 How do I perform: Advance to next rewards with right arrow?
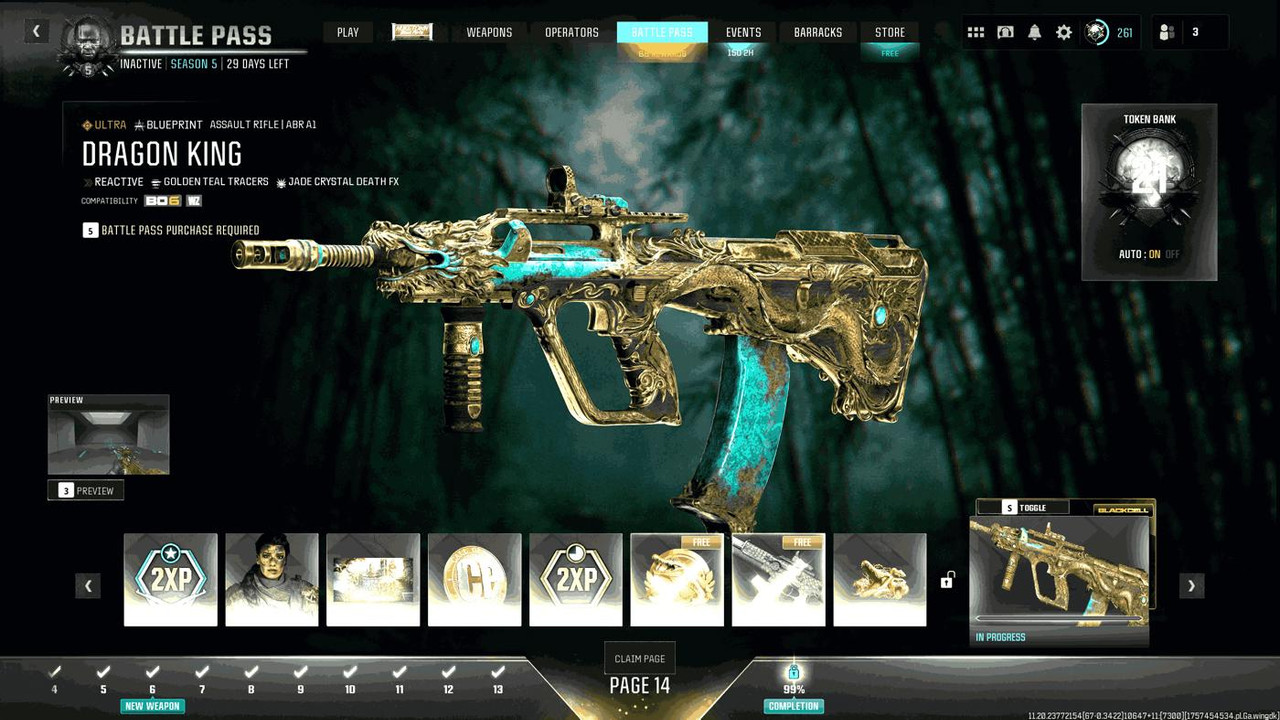tap(1191, 586)
